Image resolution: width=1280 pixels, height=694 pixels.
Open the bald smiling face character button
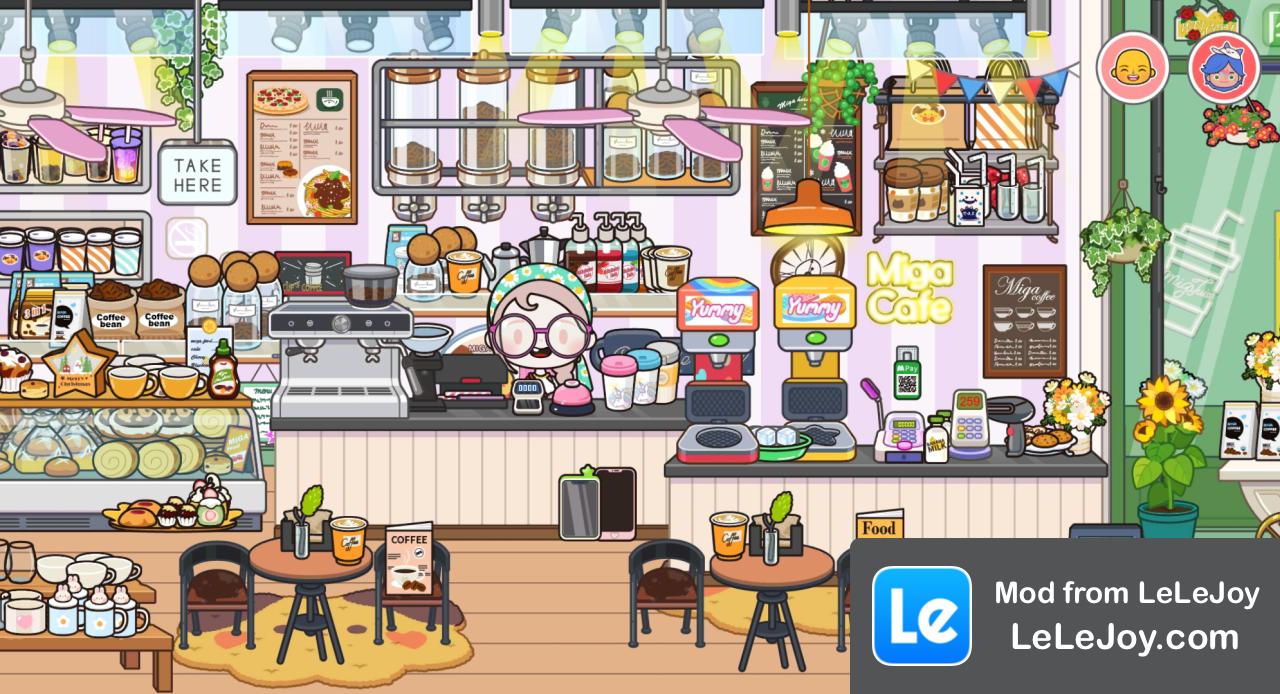click(1132, 67)
